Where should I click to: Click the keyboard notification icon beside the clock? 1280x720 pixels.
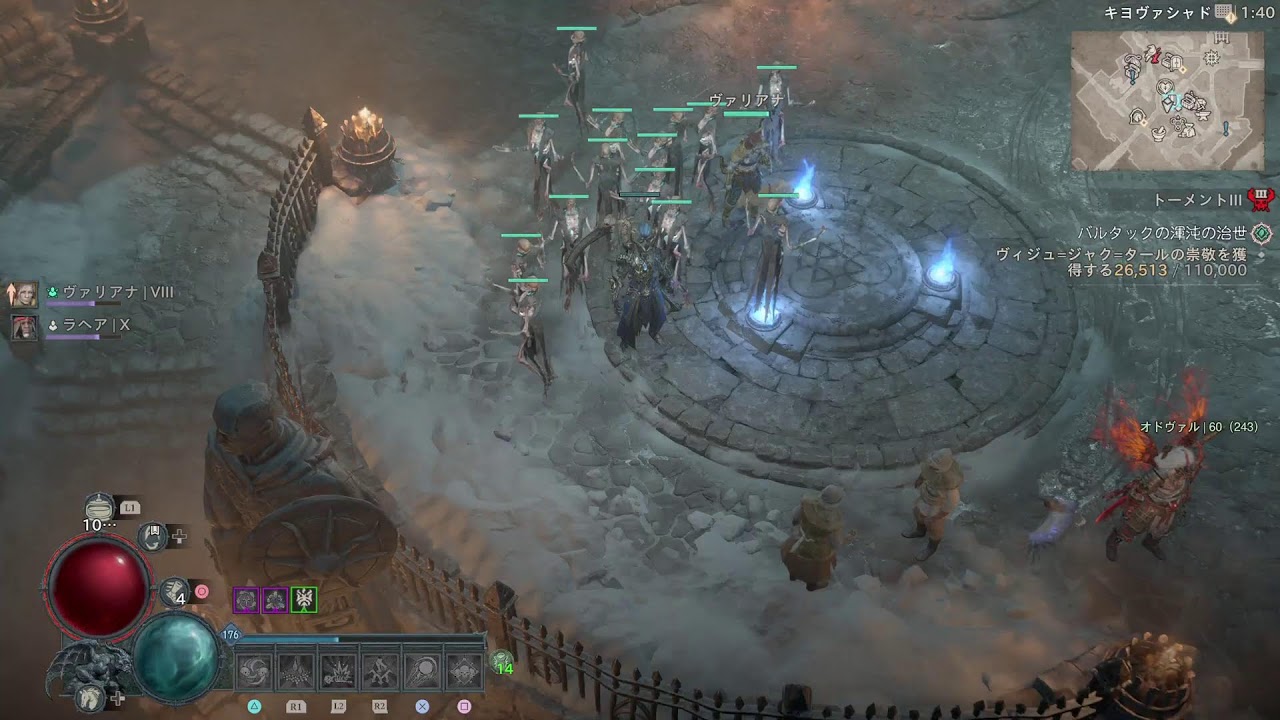coord(1225,12)
